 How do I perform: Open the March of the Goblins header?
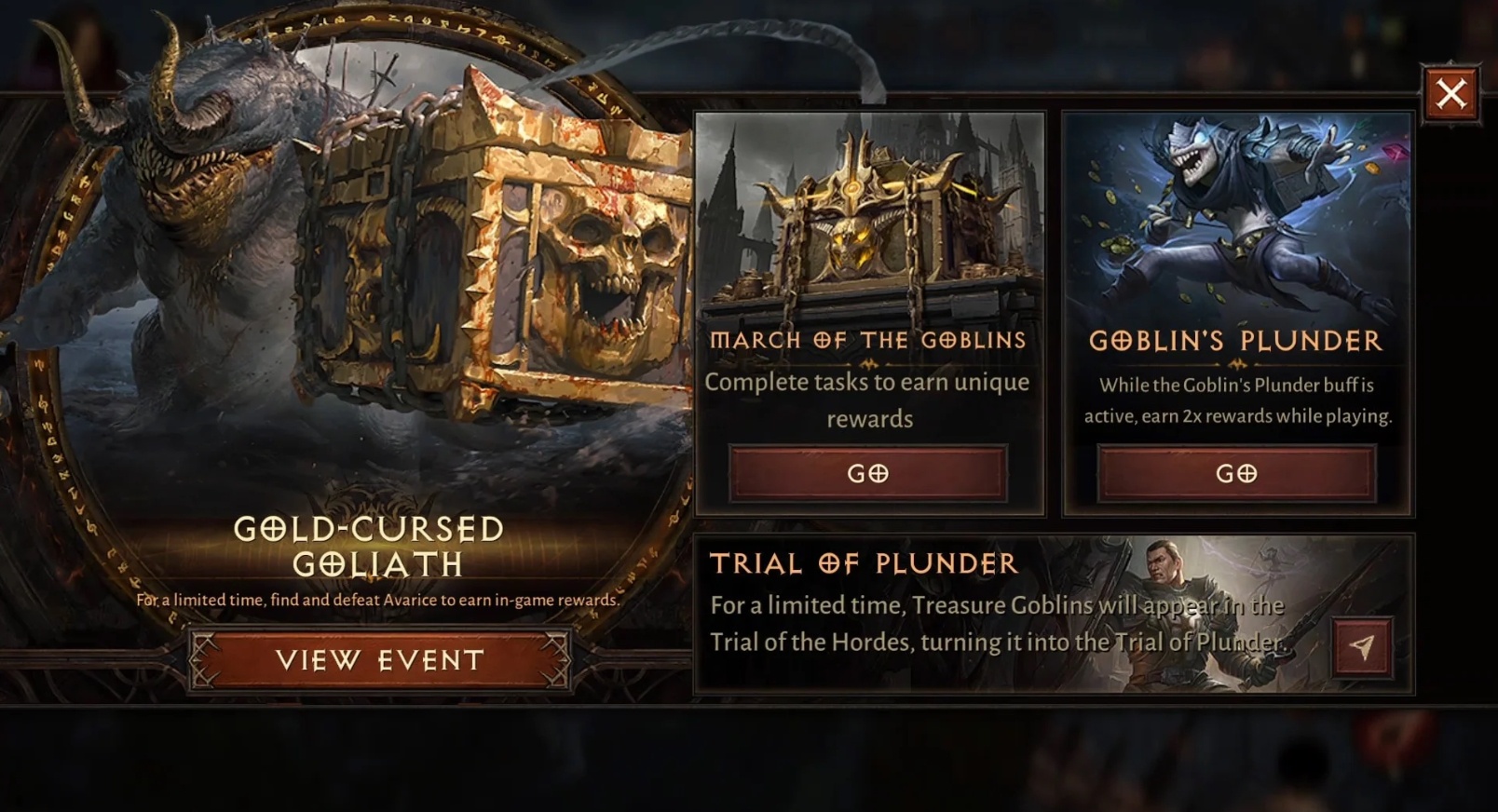868,341
